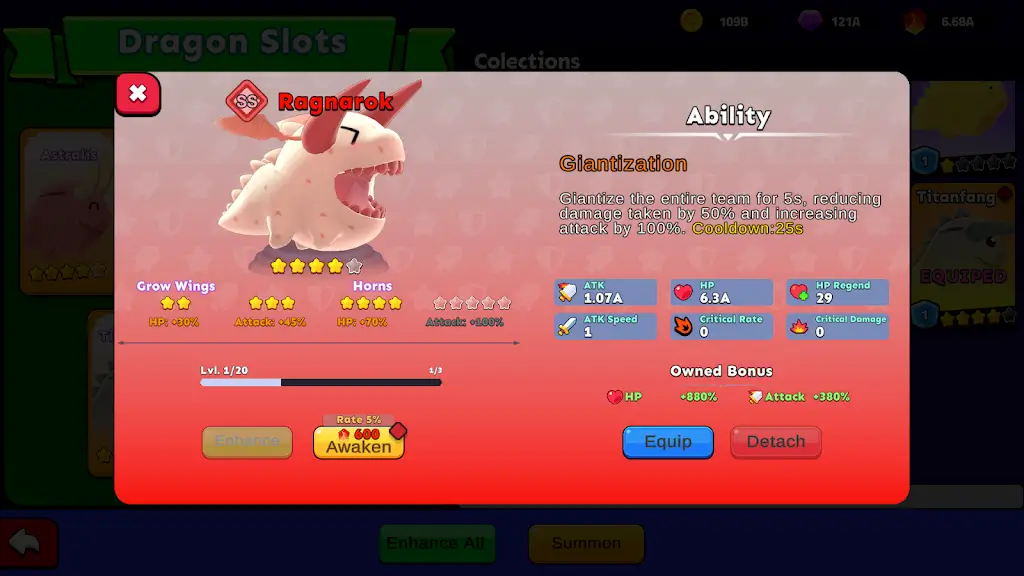Select the Enhance All button

[x=436, y=543]
